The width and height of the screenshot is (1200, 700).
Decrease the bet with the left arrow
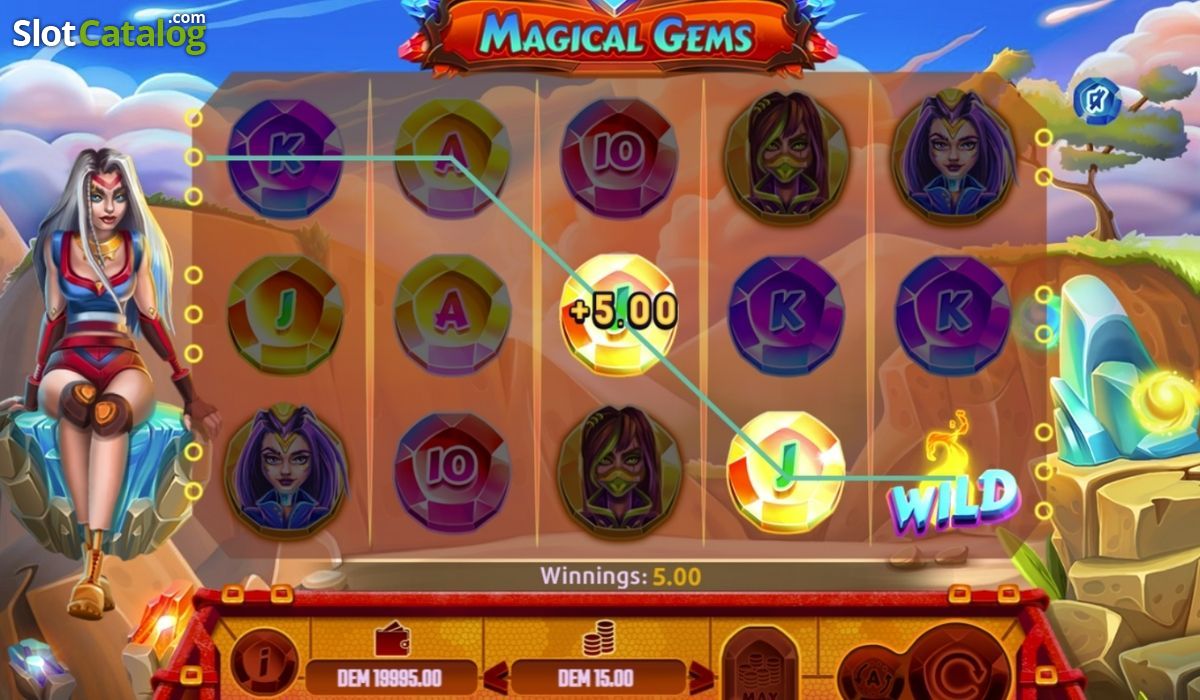[494, 677]
